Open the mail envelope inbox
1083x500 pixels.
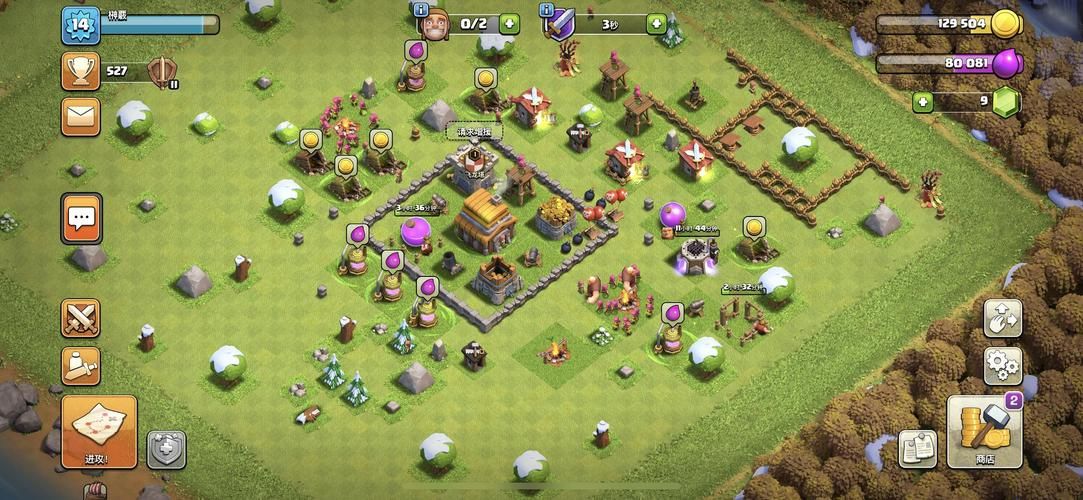(x=81, y=116)
